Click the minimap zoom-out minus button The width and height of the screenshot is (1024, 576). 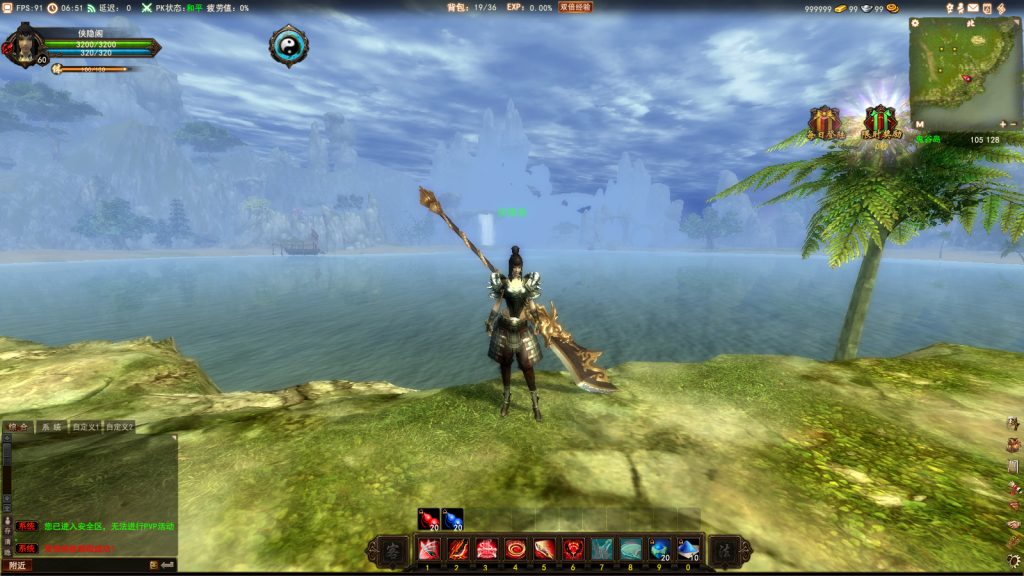click(x=1013, y=124)
